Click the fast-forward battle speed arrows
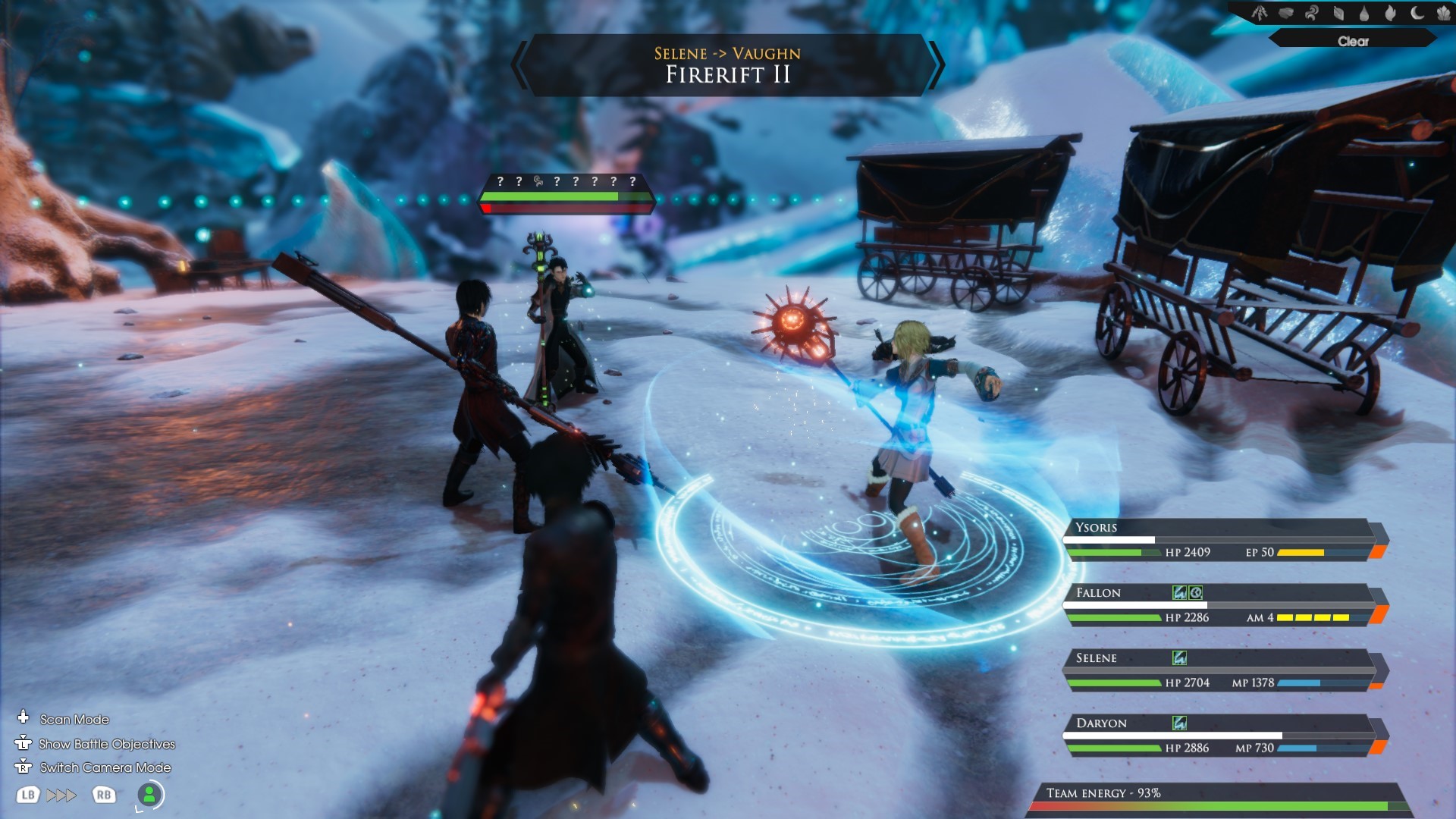Viewport: 1456px width, 819px height. [x=61, y=795]
